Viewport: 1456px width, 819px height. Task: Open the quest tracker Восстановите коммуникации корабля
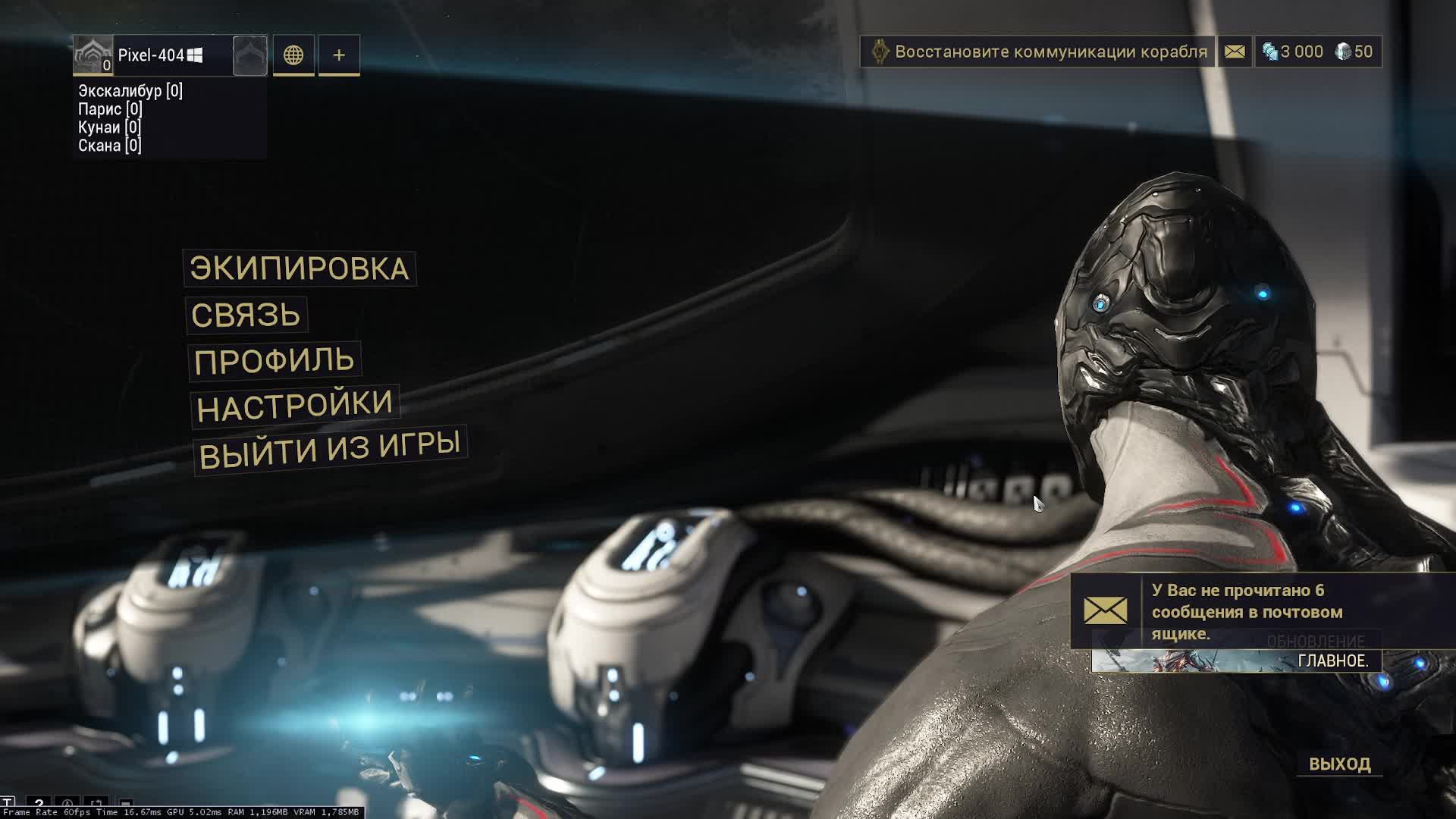[x=1037, y=52]
